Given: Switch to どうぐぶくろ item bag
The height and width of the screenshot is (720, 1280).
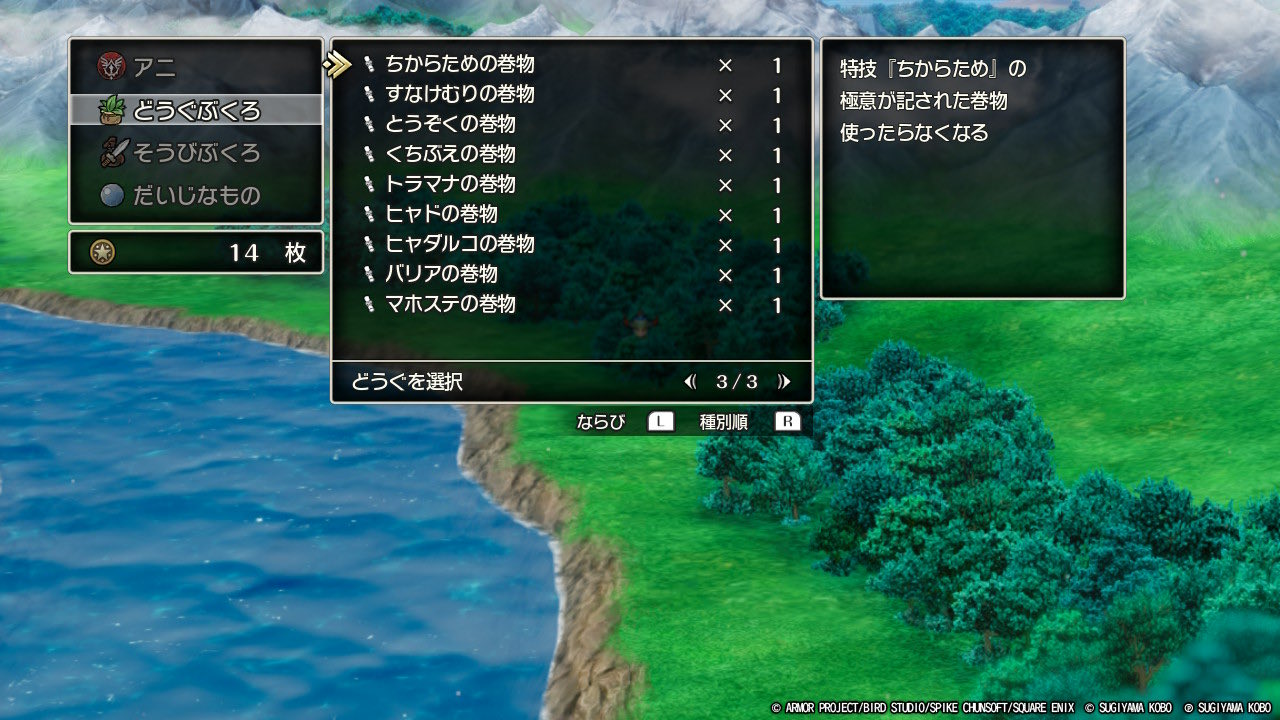Looking at the screenshot, I should point(196,111).
